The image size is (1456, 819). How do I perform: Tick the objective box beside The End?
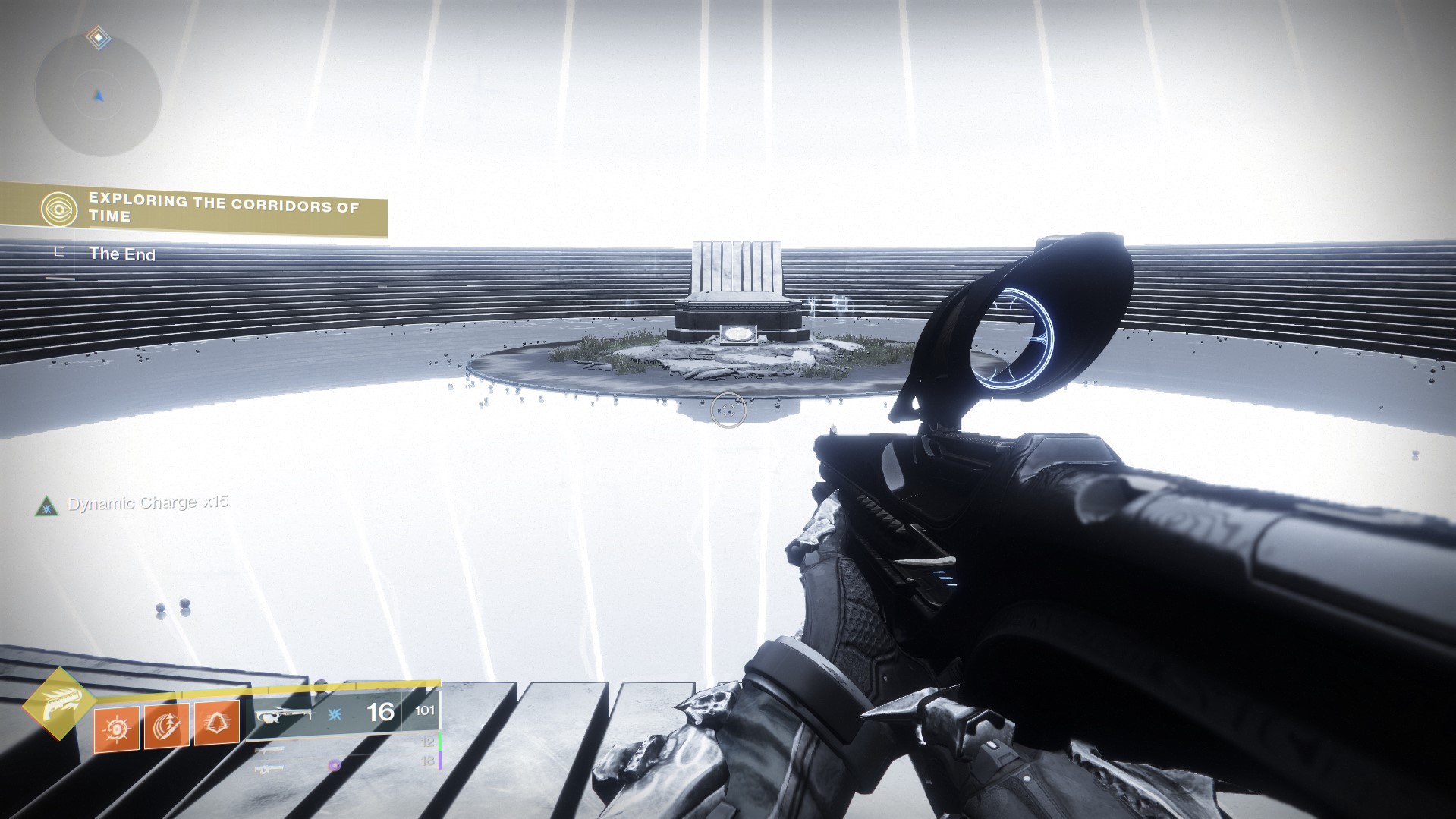point(60,252)
